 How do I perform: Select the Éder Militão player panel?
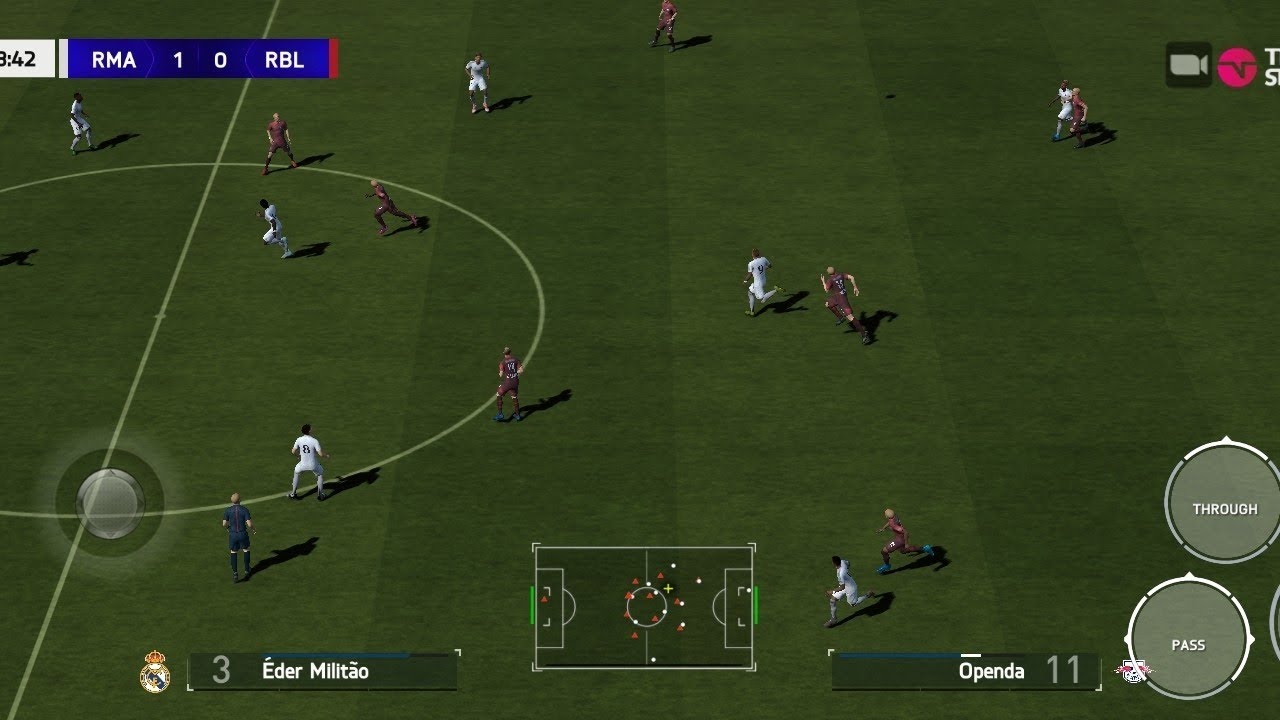point(322,671)
